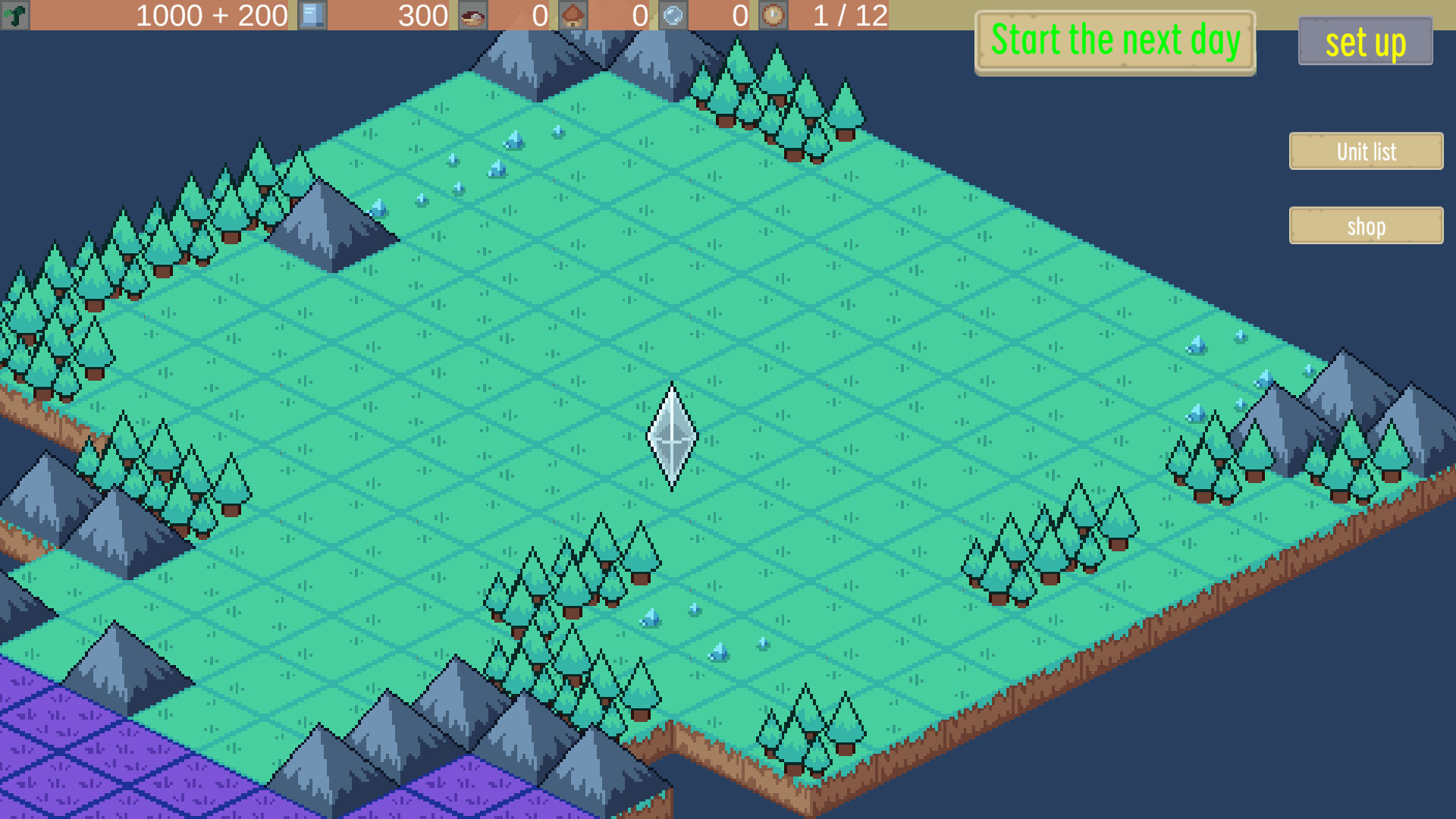Click the green sprout icon in top-left corner

tap(16, 14)
